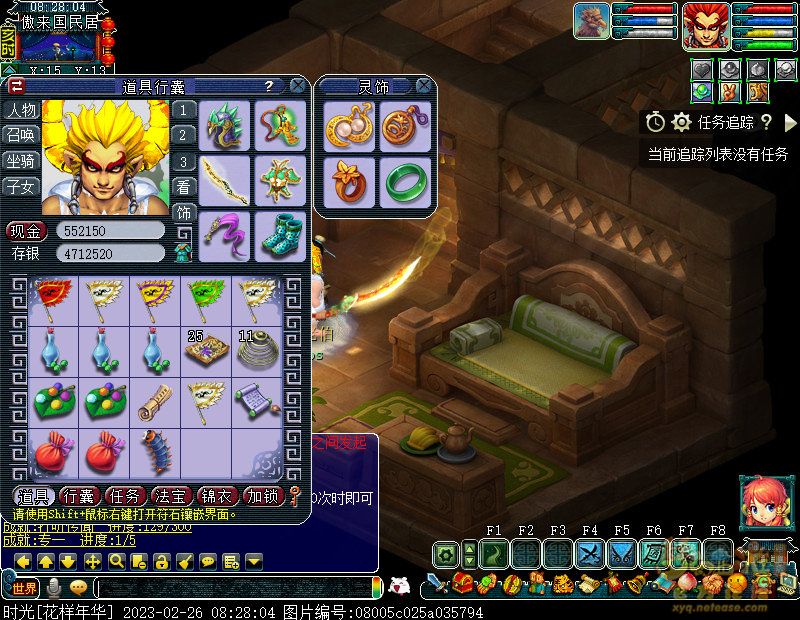Select the teal boots equipment slot
Viewport: 800px width, 620px height.
click(280, 236)
